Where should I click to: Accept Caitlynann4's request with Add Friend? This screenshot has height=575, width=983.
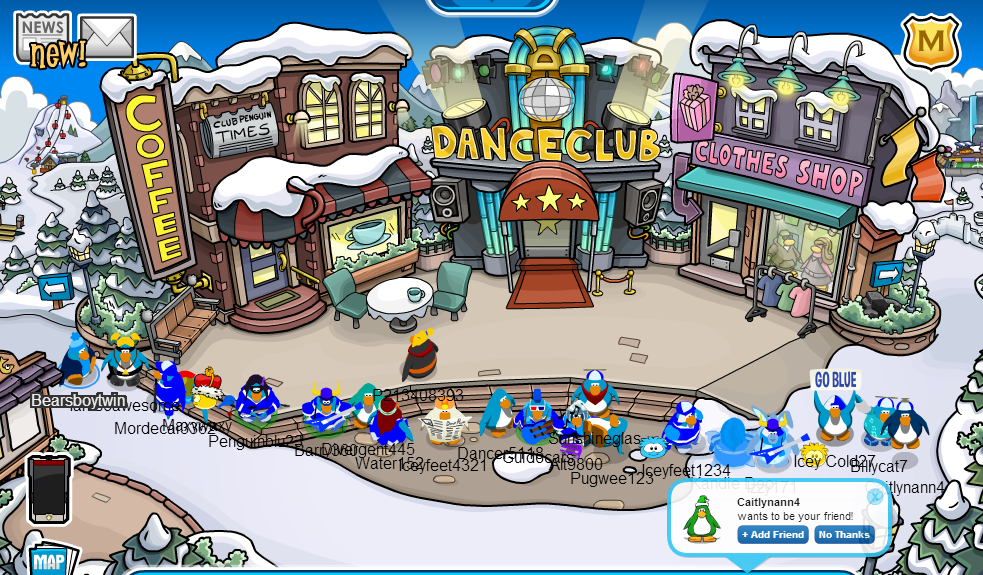click(x=772, y=535)
